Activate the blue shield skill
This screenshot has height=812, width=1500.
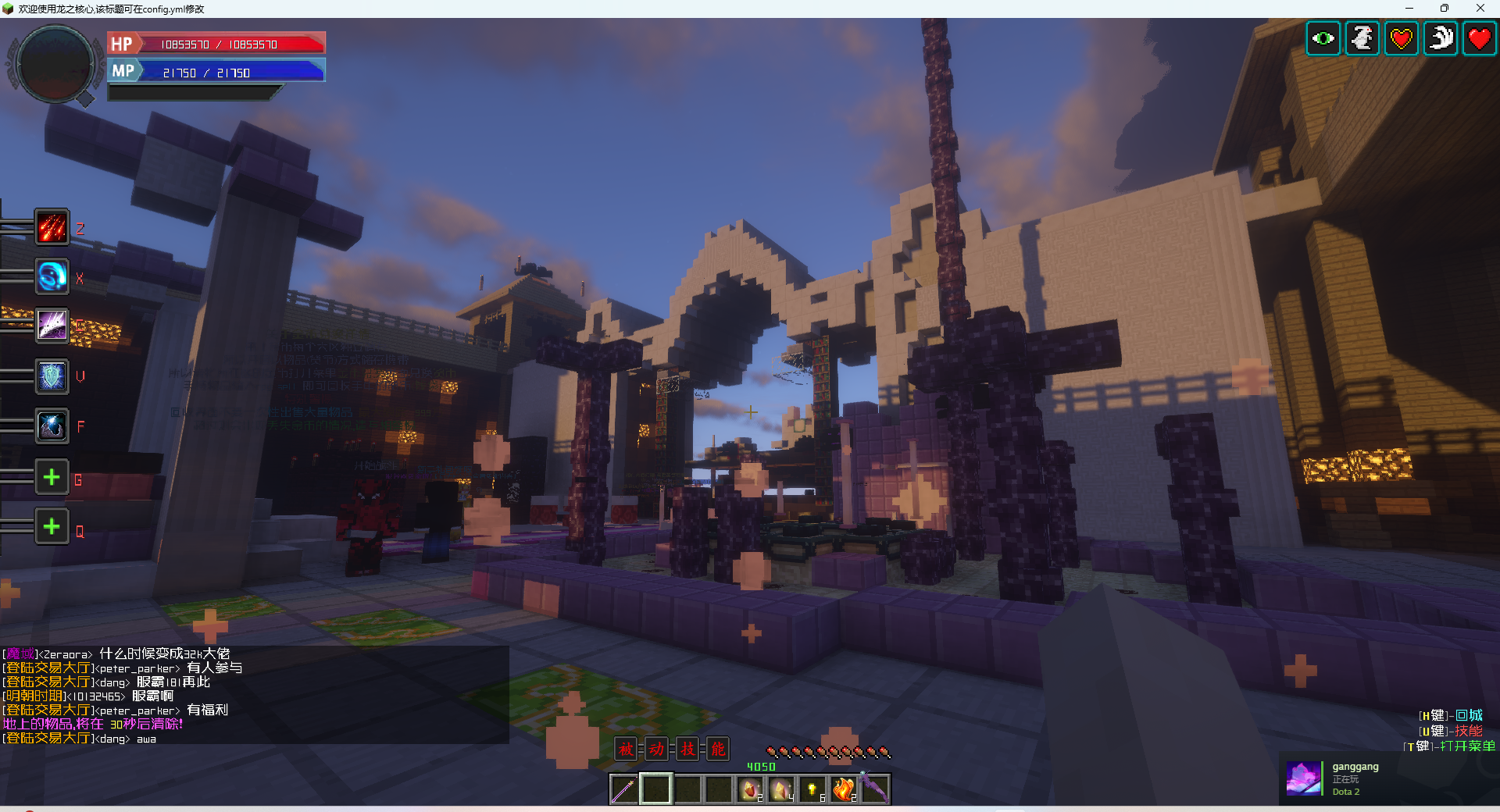tap(52, 376)
